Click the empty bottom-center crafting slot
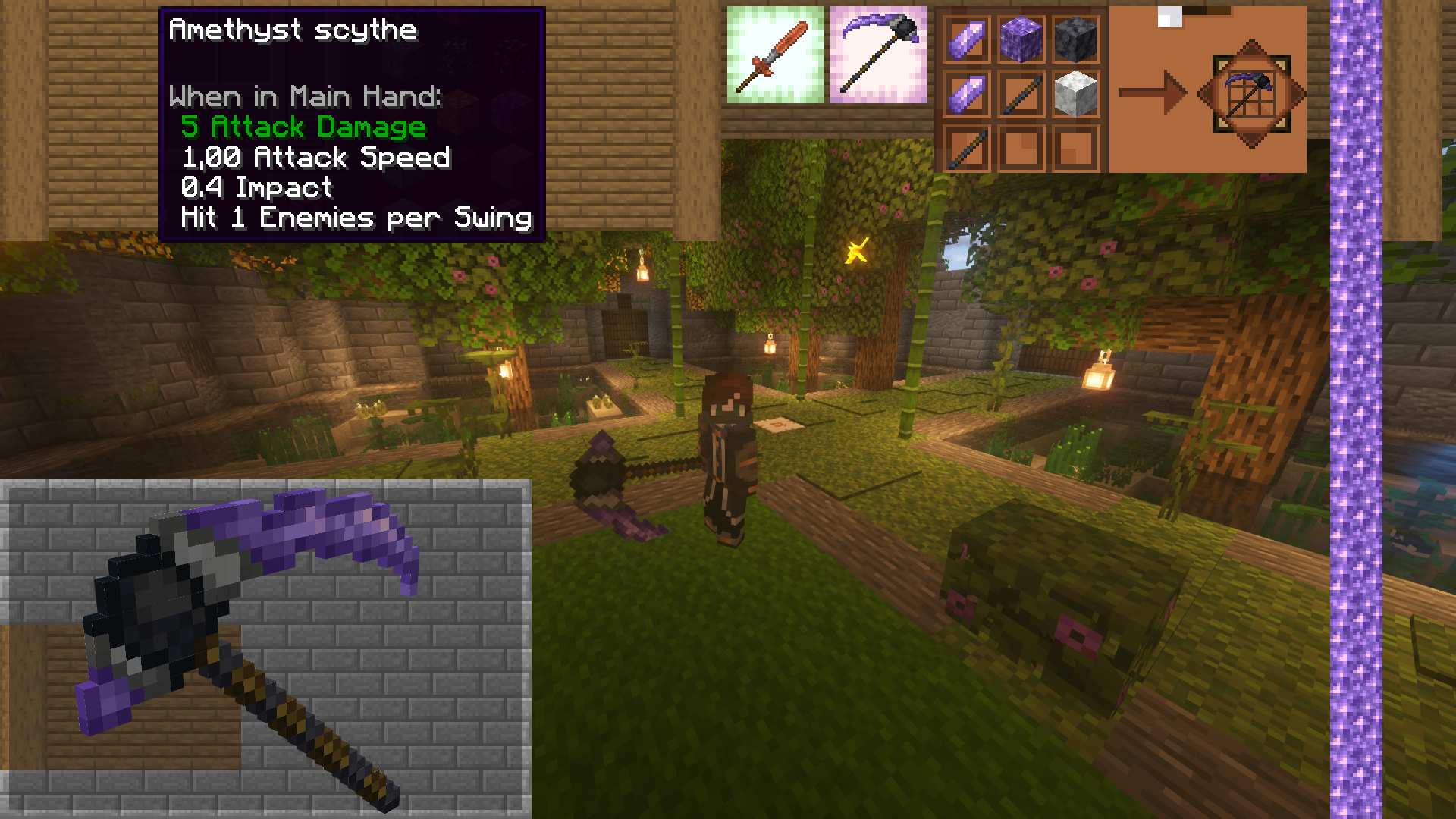The width and height of the screenshot is (1456, 819). pyautogui.click(x=1021, y=148)
